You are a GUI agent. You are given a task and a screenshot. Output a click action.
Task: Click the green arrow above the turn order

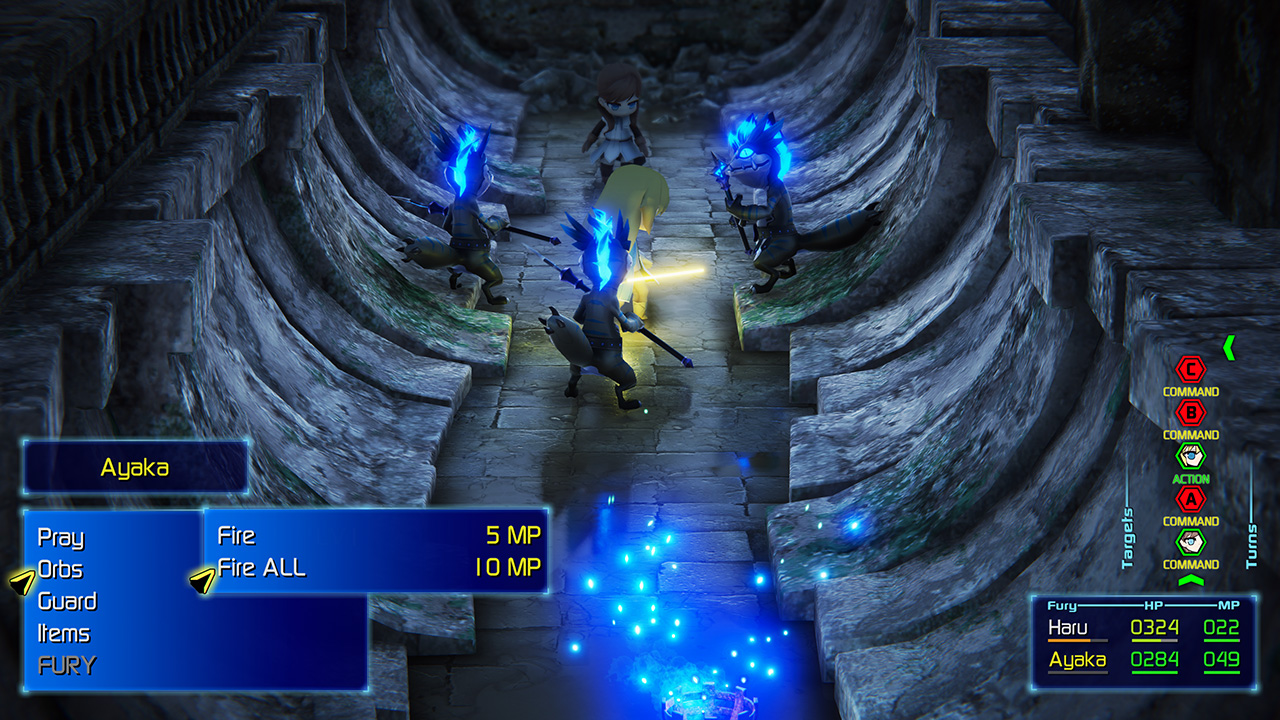[1229, 347]
